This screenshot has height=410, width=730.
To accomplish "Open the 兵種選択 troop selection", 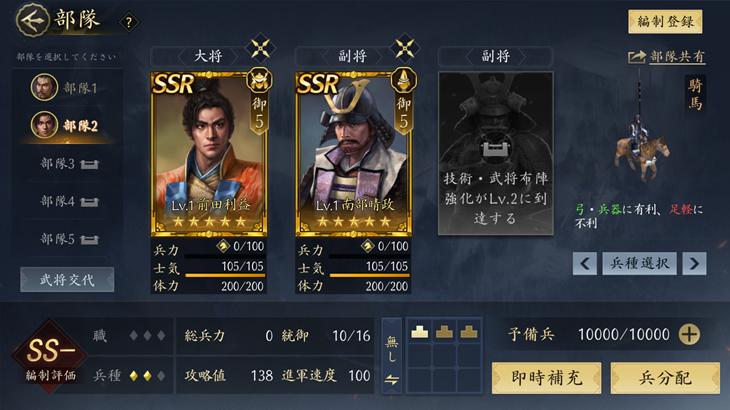I will tap(639, 263).
